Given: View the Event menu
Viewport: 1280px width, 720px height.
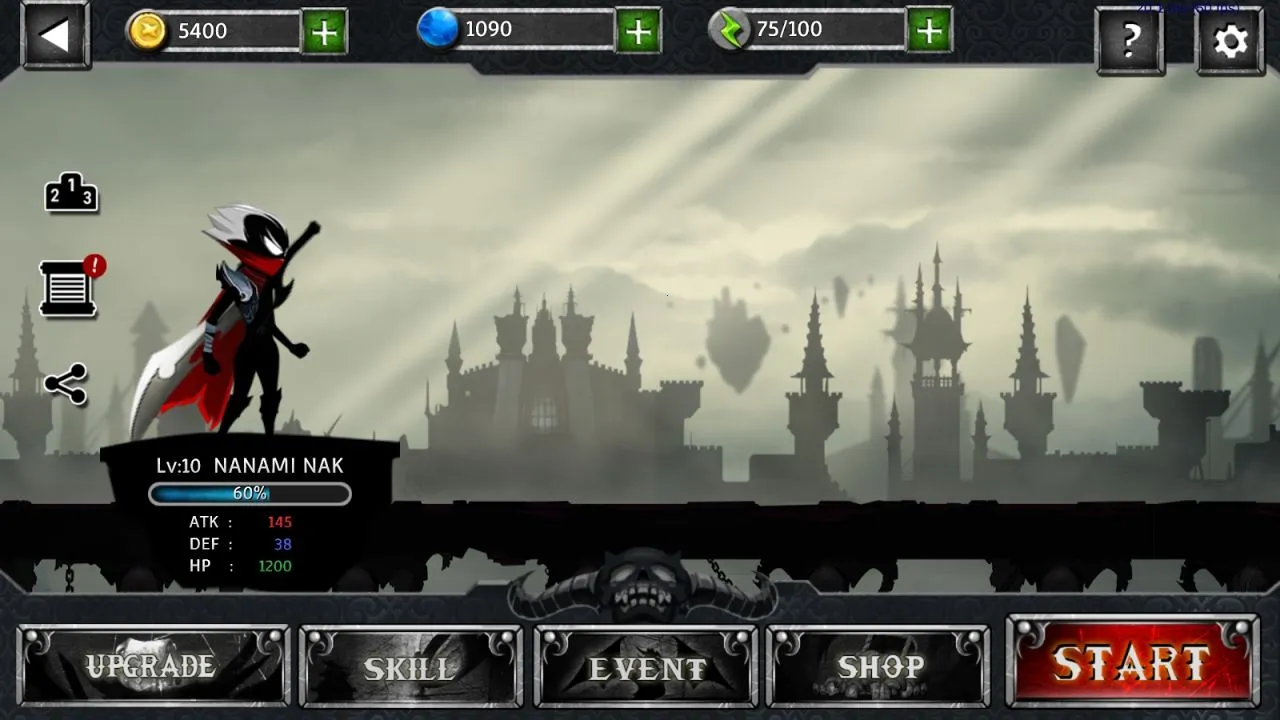Looking at the screenshot, I should click(x=646, y=666).
